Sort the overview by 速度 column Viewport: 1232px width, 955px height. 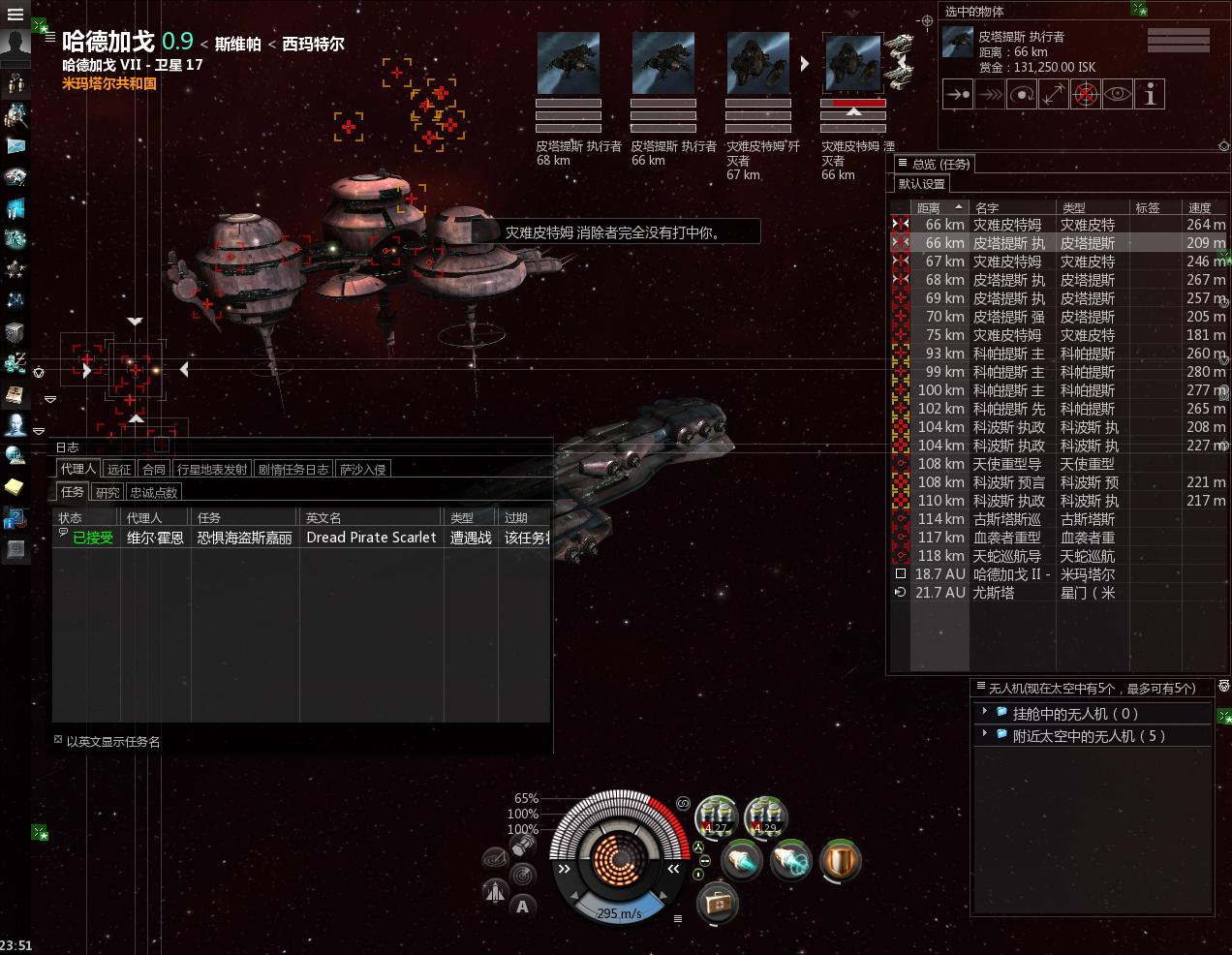pyautogui.click(x=1199, y=207)
